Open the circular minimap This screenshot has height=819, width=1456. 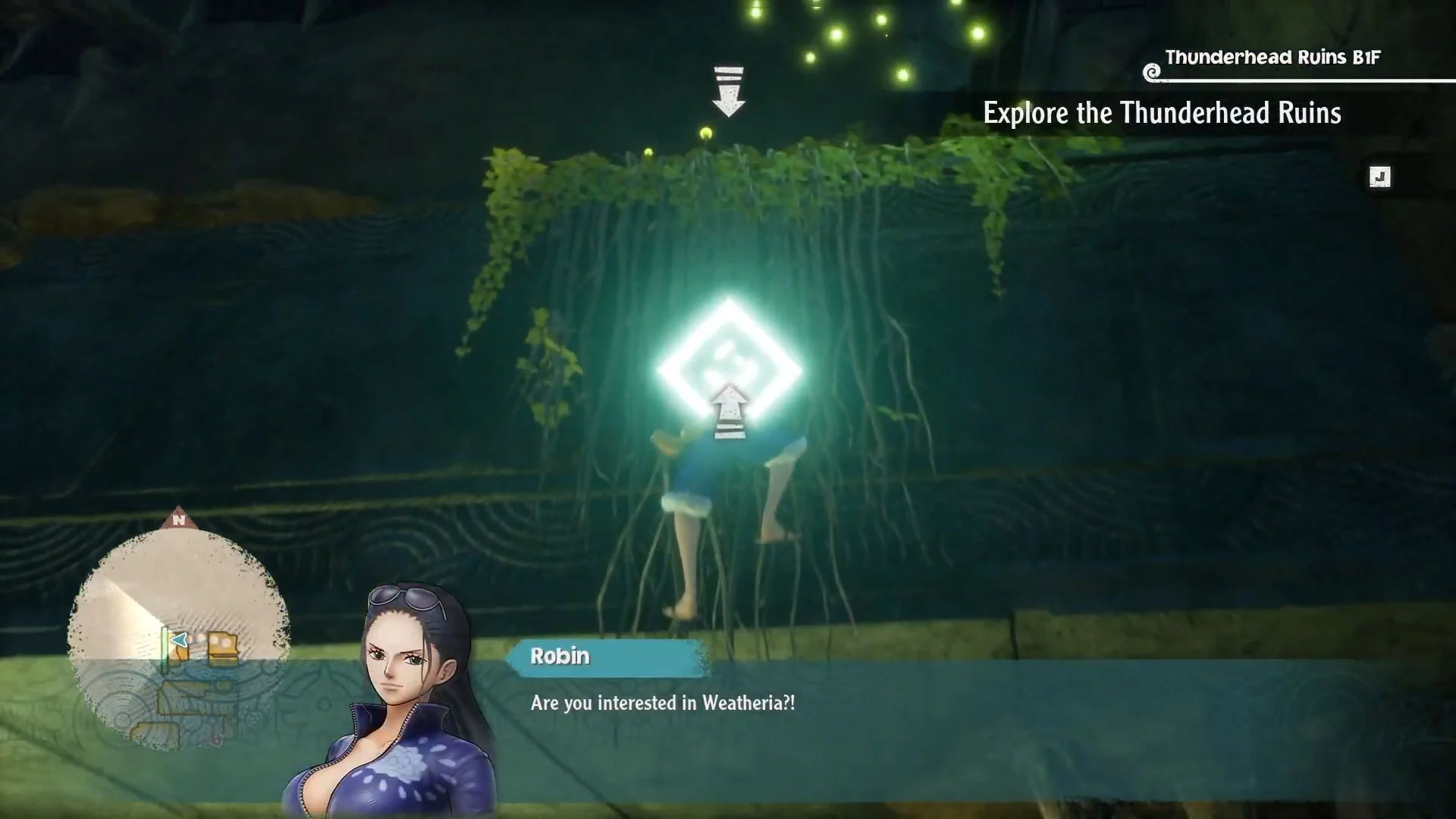pos(179,637)
